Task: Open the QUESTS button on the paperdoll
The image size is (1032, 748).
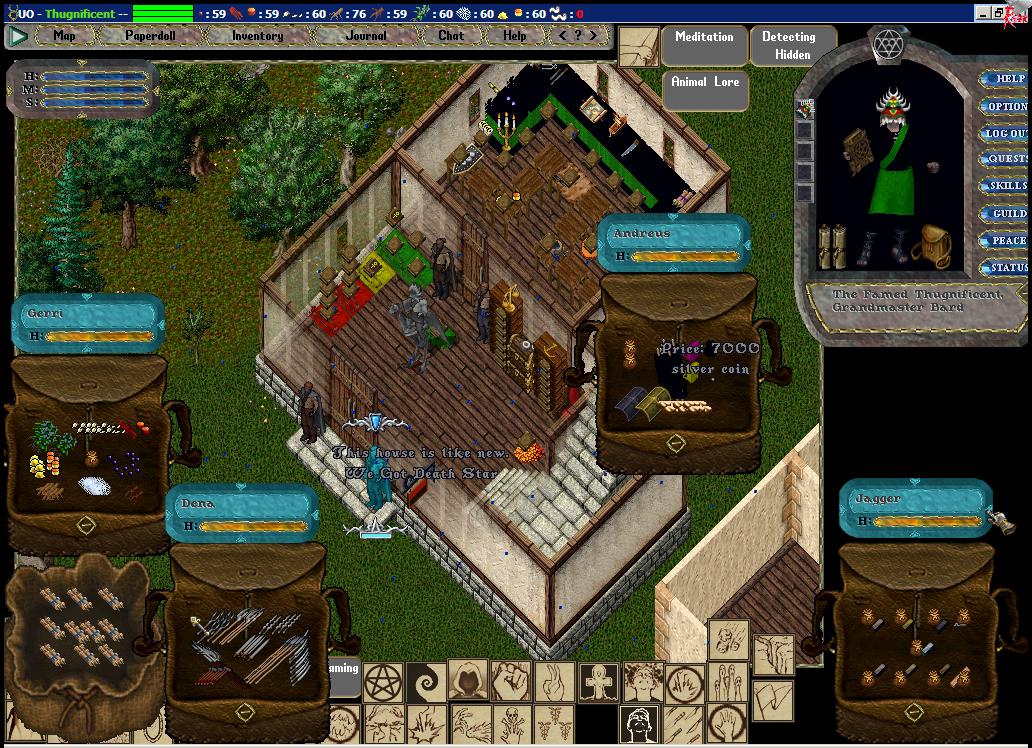Action: coord(1006,160)
